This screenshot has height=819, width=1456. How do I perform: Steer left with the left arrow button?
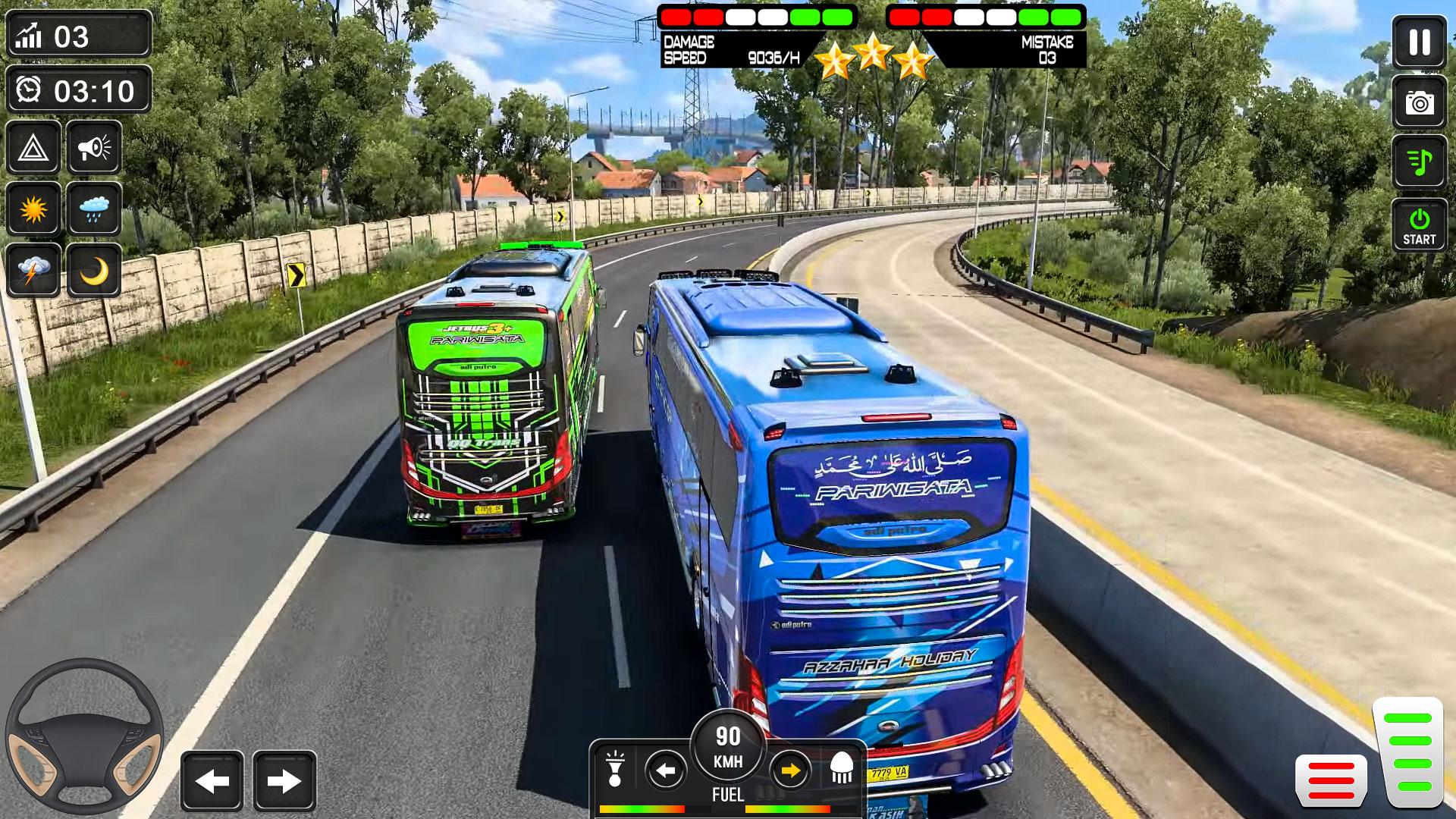pos(212,781)
